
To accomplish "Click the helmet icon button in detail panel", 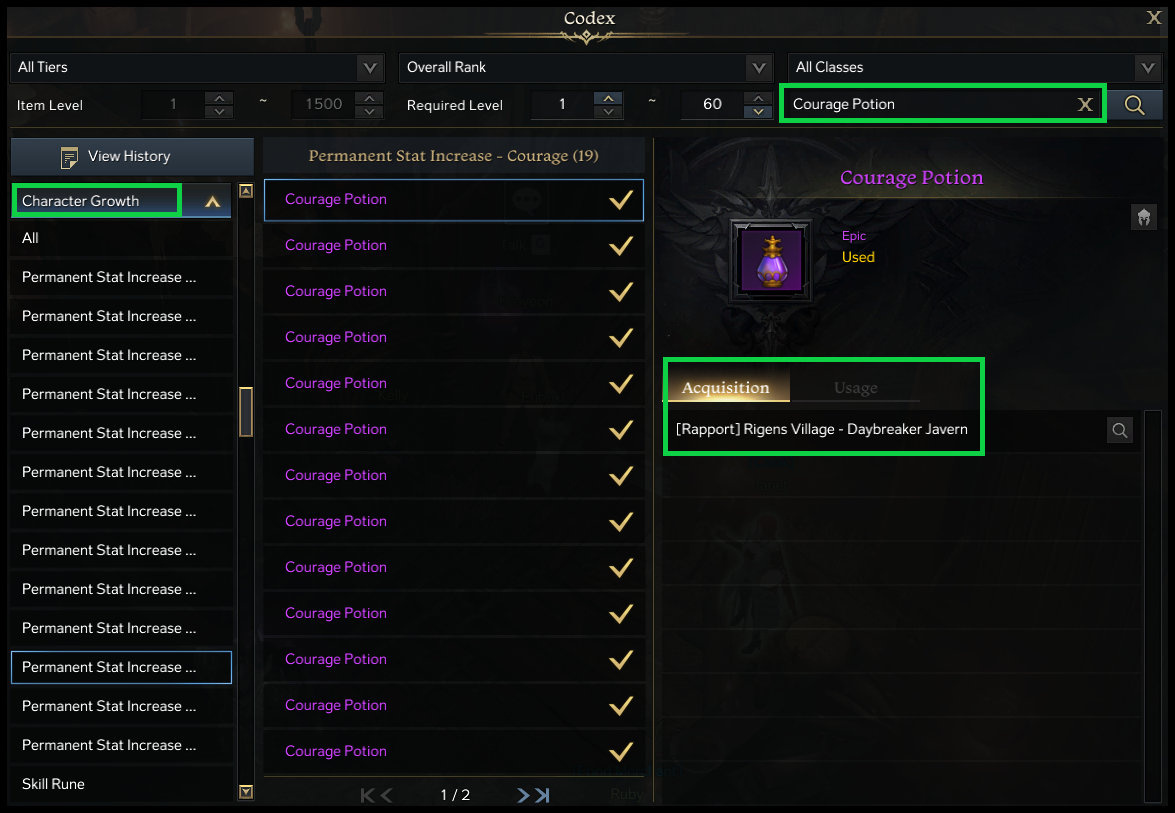I will coord(1144,216).
